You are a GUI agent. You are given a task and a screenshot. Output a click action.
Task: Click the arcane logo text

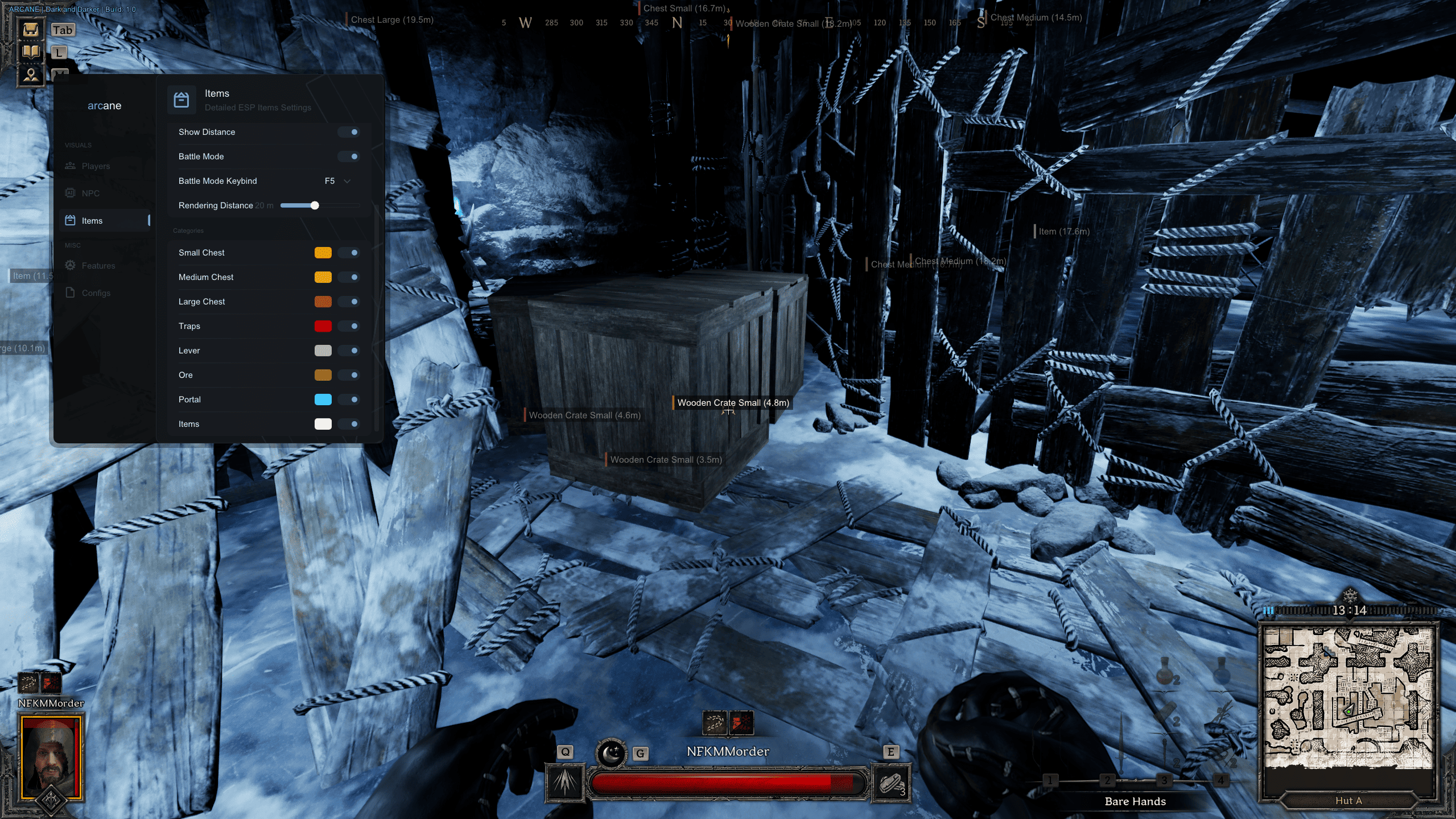tap(105, 105)
